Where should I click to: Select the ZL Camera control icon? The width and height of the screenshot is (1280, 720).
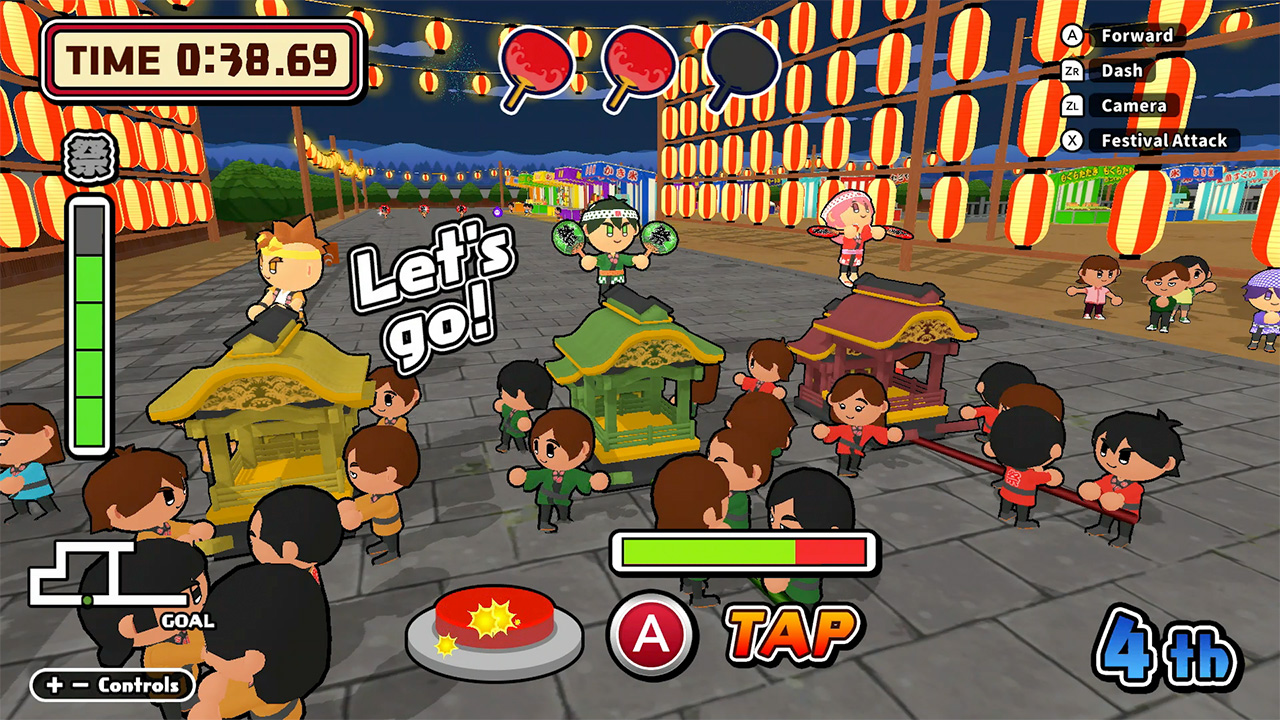coord(1075,105)
